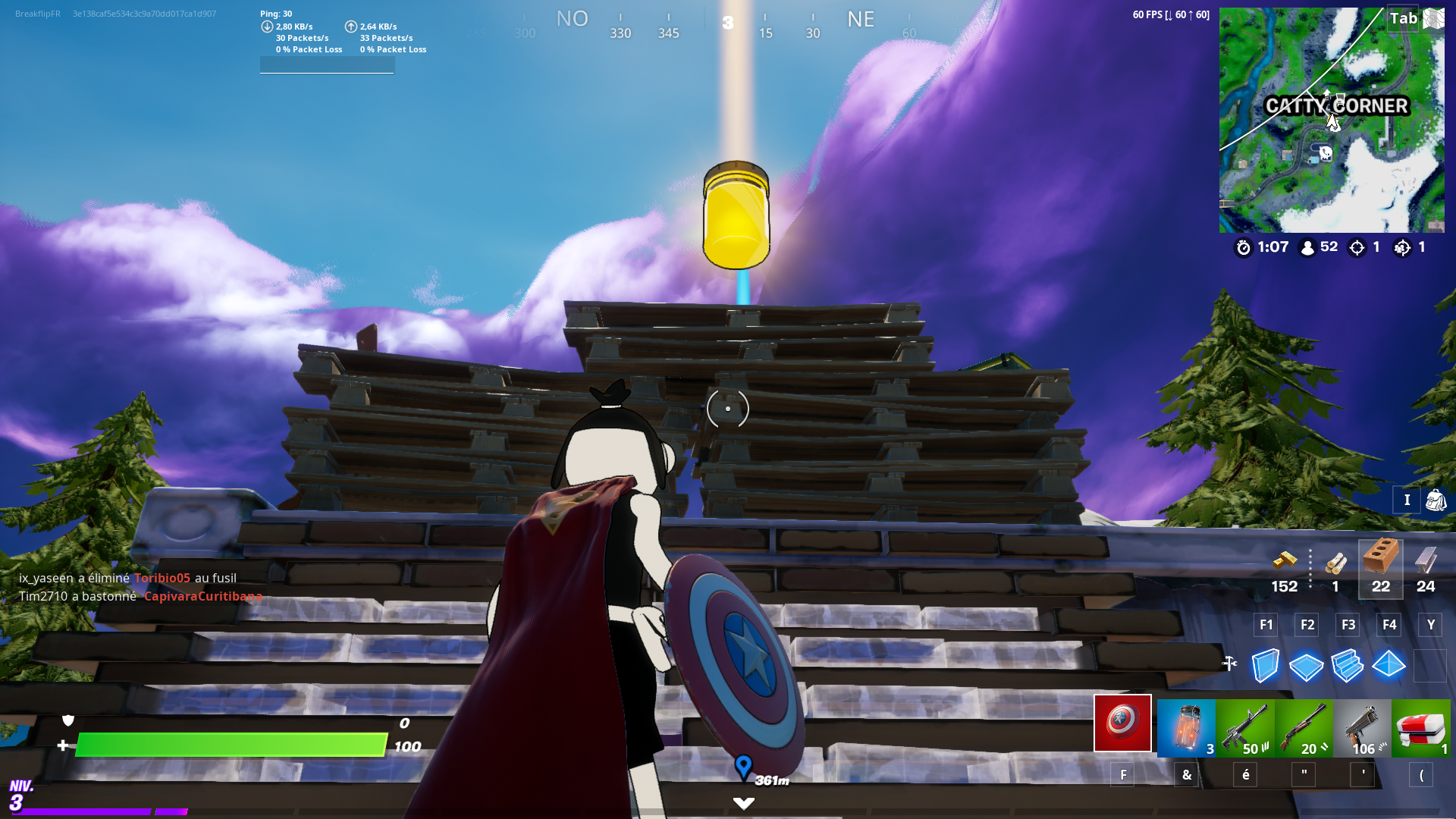Click the eliminations crosshair icon
This screenshot has height=819, width=1456.
click(1355, 248)
